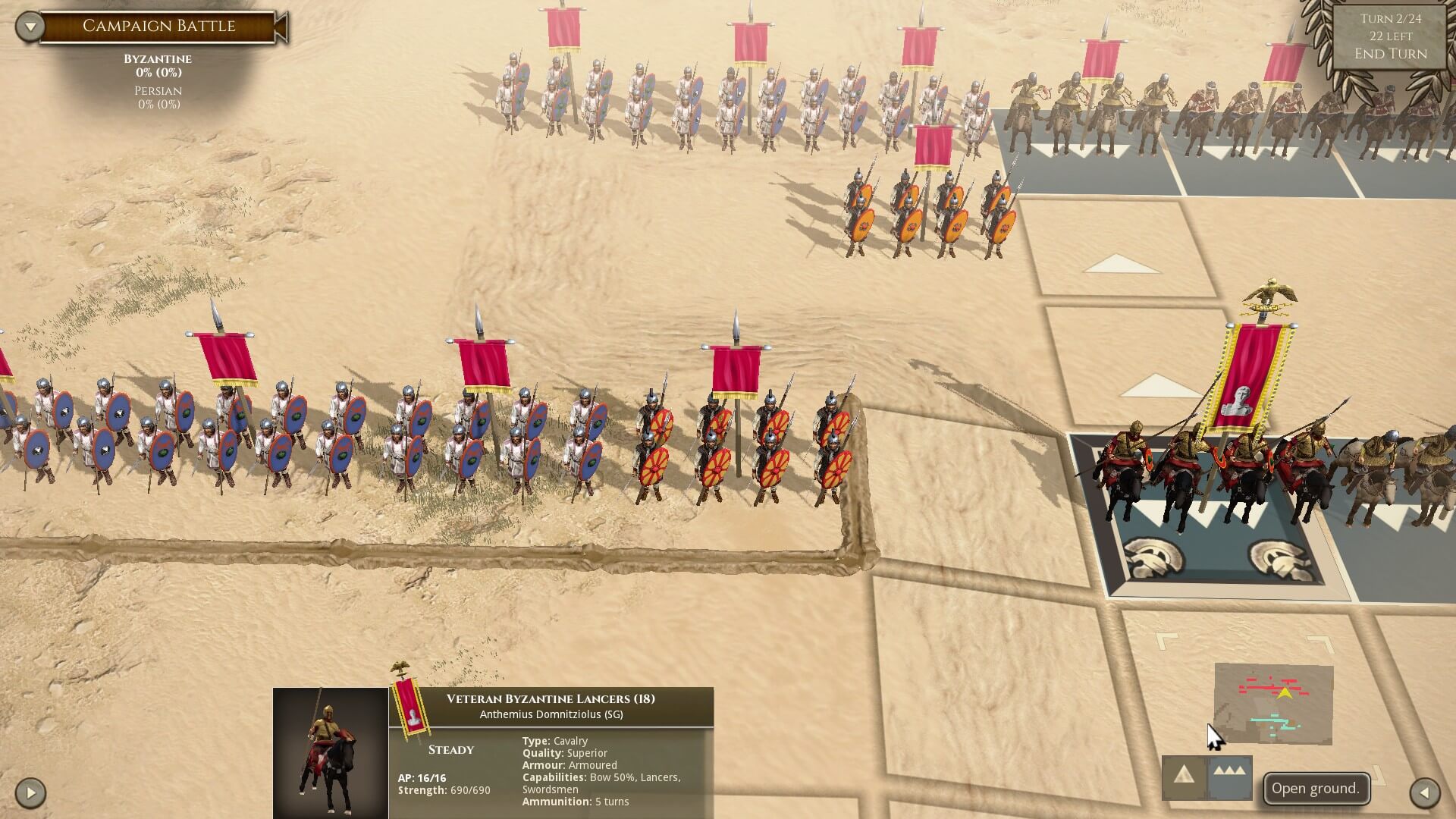The image size is (1456, 819).
Task: Click the round play arrow button
Action: [x=30, y=793]
